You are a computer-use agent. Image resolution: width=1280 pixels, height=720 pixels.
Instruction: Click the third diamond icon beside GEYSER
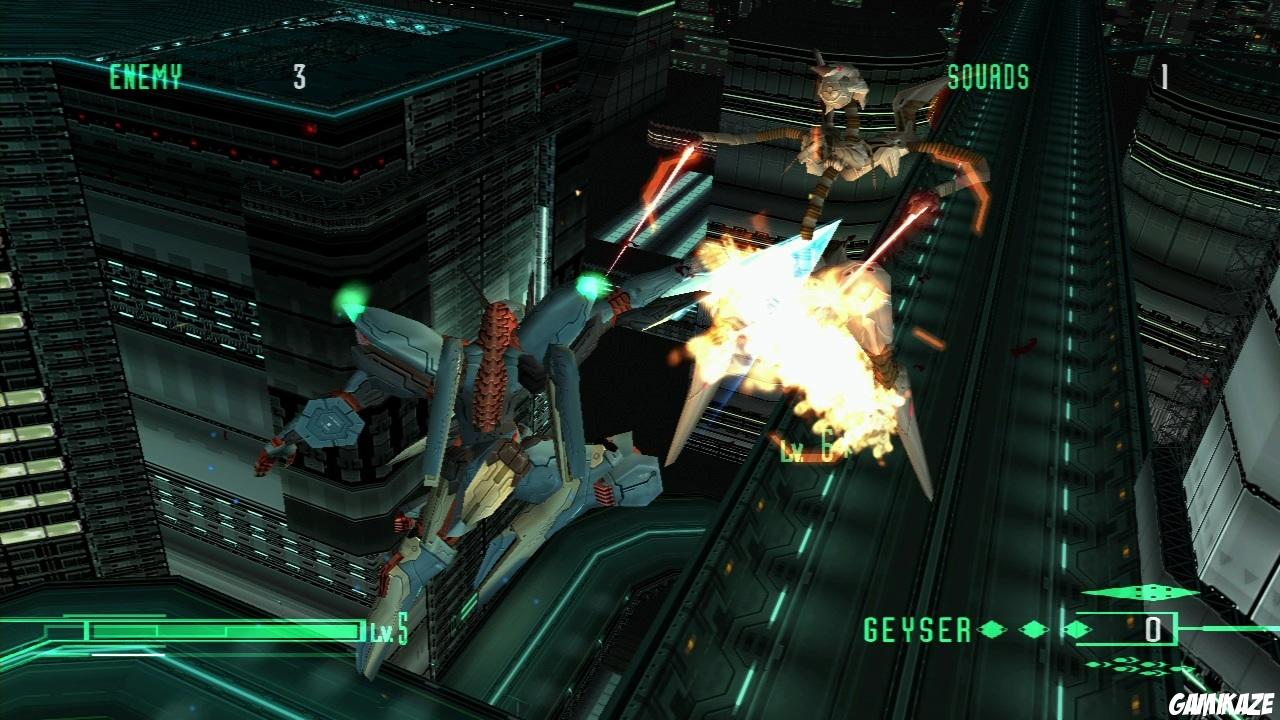pos(1077,630)
